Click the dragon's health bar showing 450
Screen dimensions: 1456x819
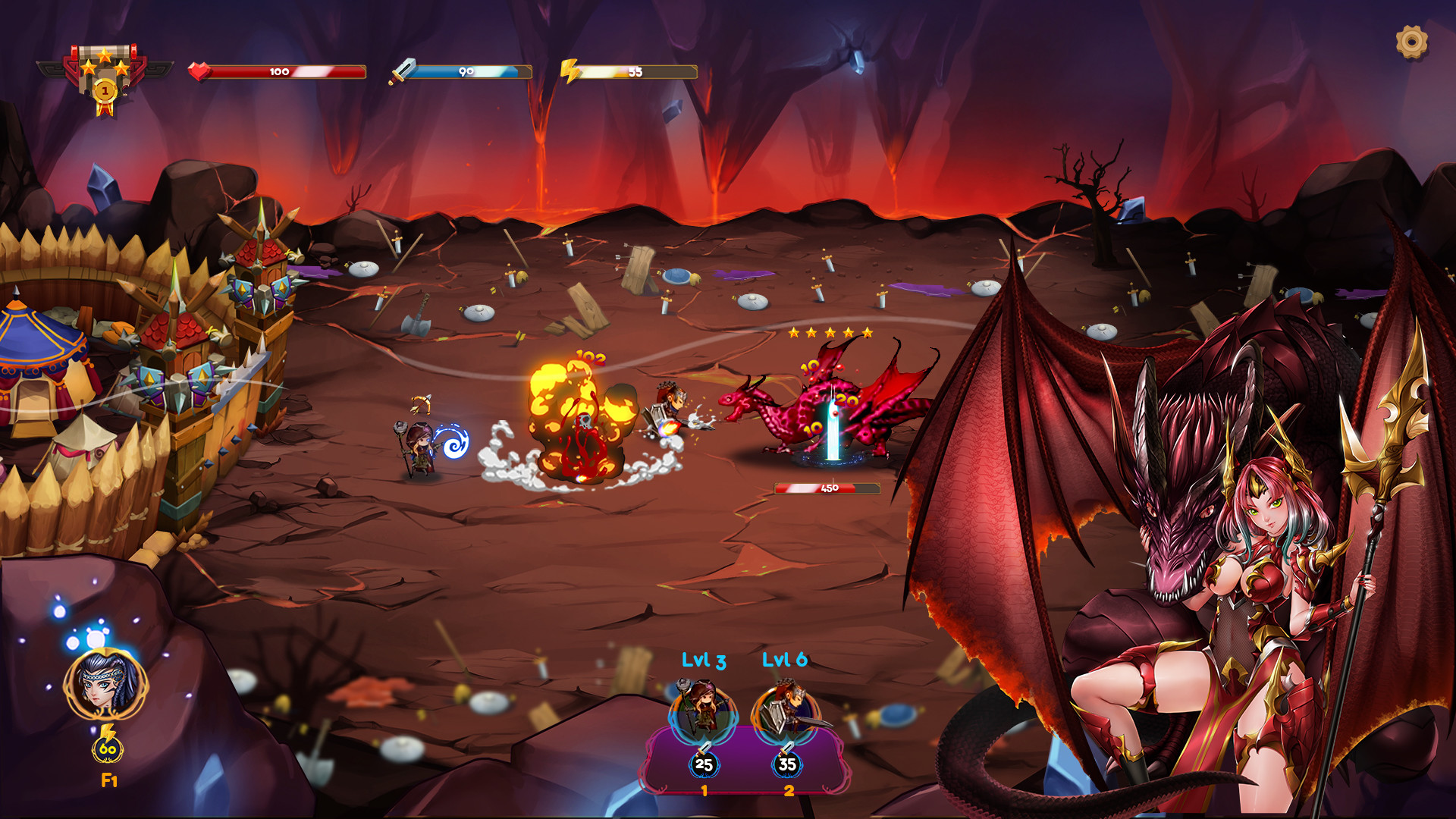click(825, 489)
